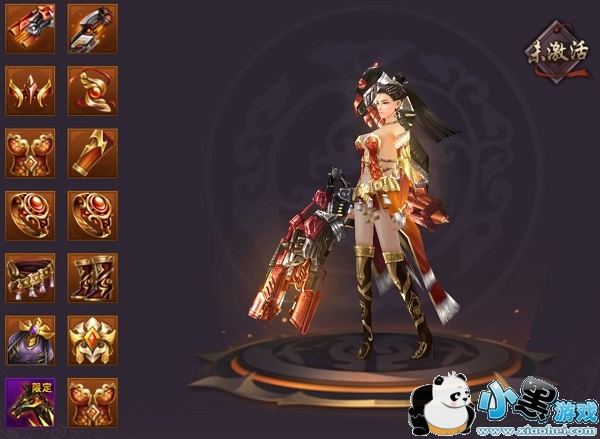Select the red-orange gun weapon slot
This screenshot has width=600, height=439.
30,28
